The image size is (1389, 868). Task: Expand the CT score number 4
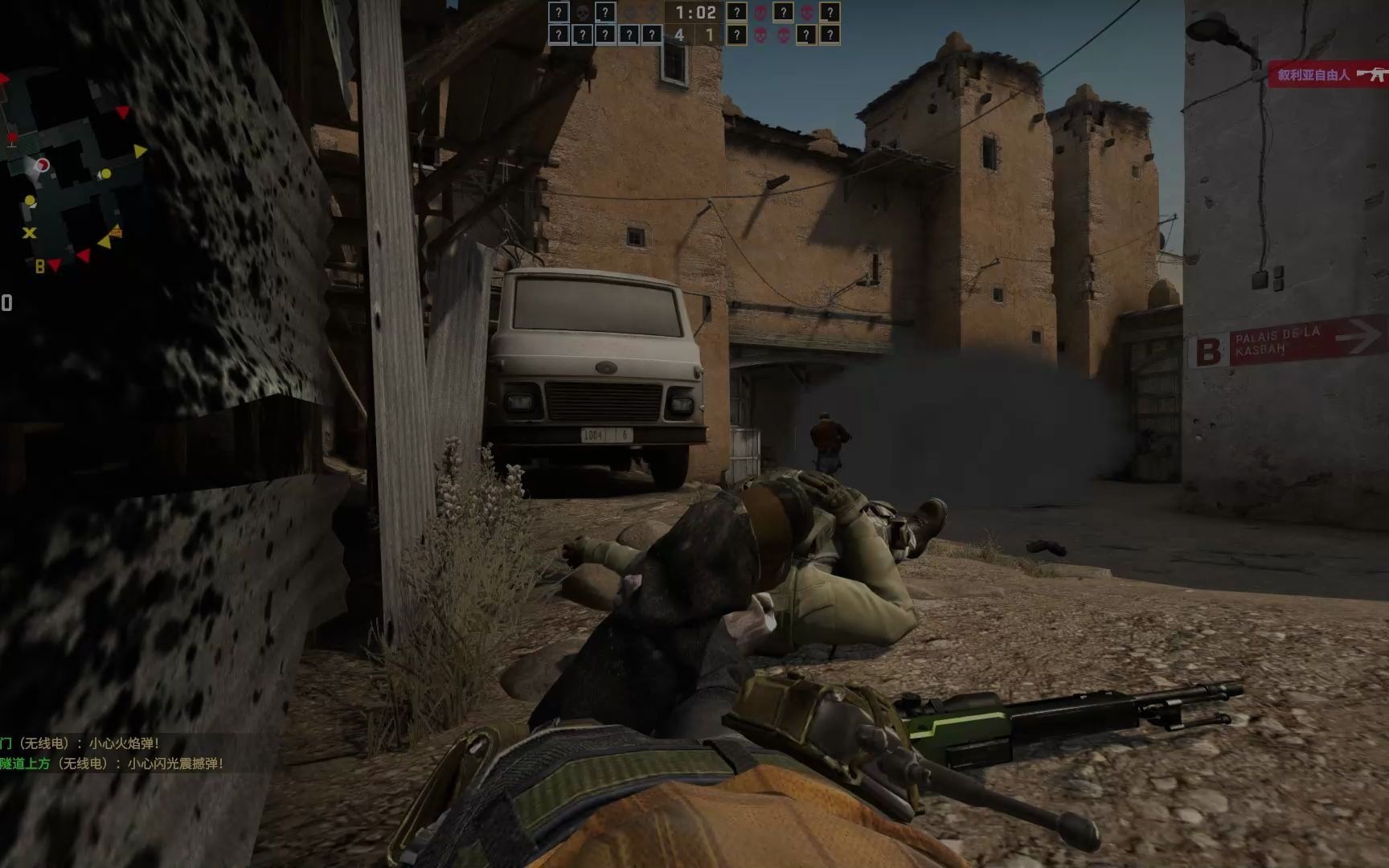pyautogui.click(x=678, y=35)
